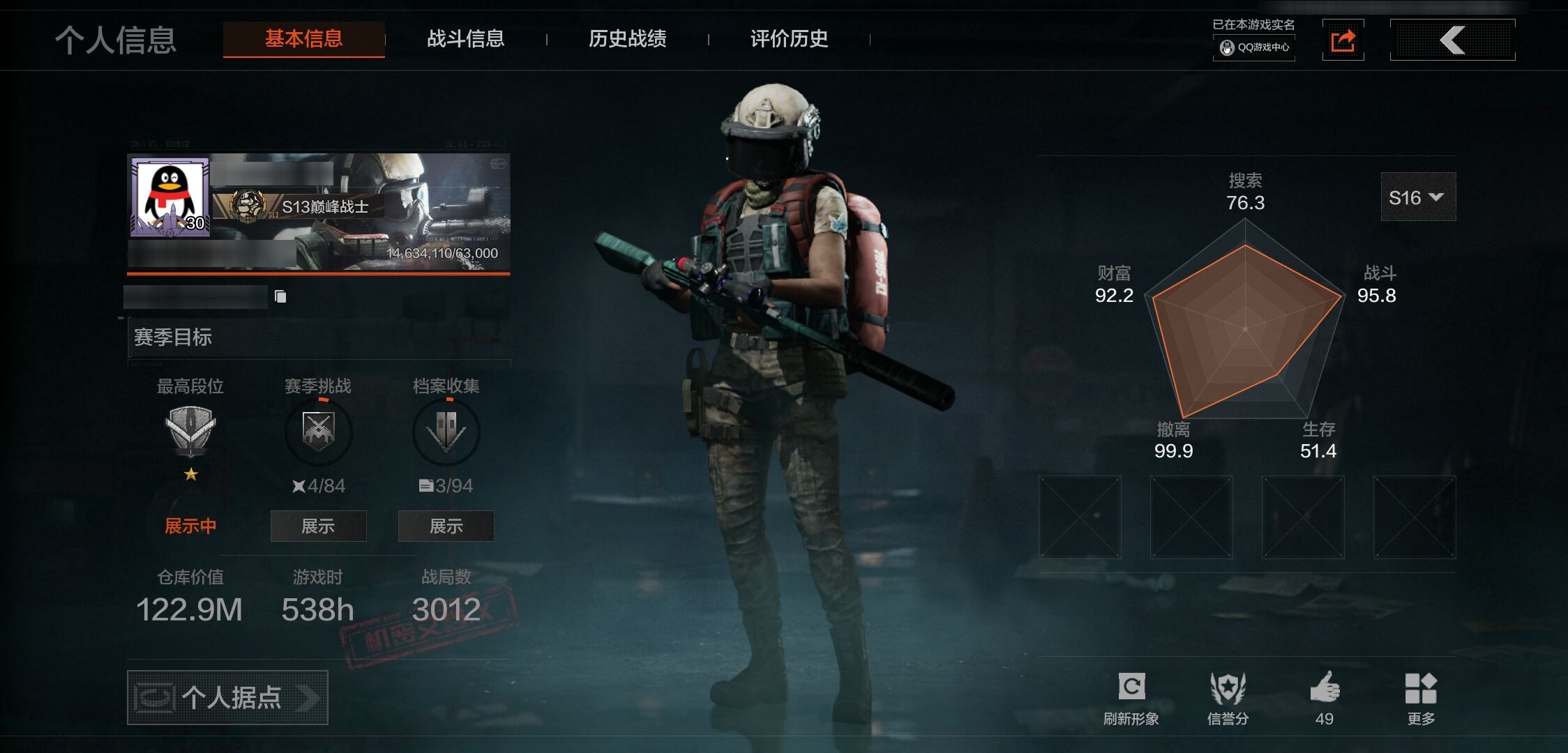1568x753 pixels.
Task: Go back with the arrow button
Action: [1452, 40]
